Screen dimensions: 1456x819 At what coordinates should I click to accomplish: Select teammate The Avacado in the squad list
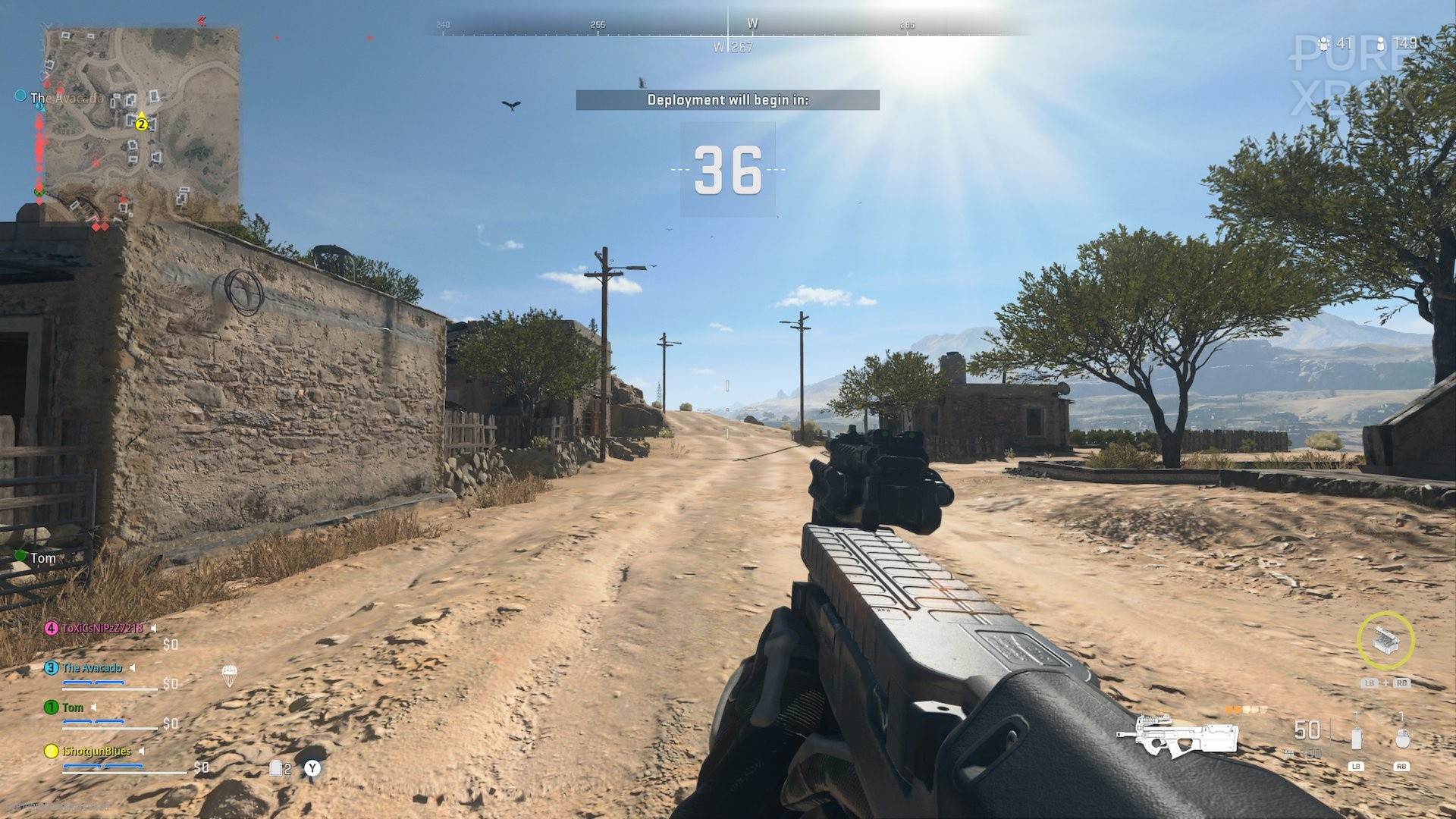pos(92,668)
